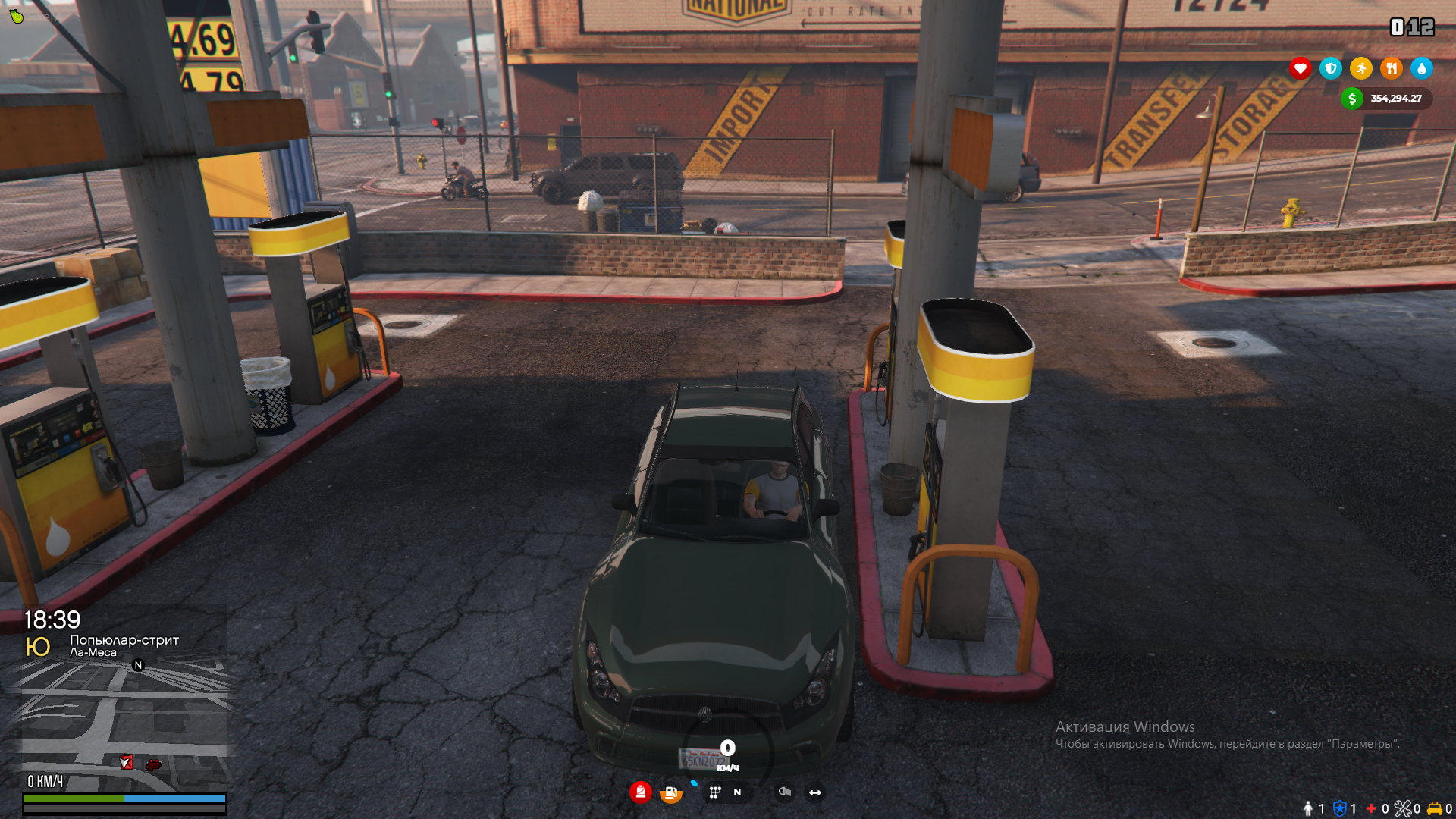Select the fork and knife hunger icon

pyautogui.click(x=1392, y=69)
